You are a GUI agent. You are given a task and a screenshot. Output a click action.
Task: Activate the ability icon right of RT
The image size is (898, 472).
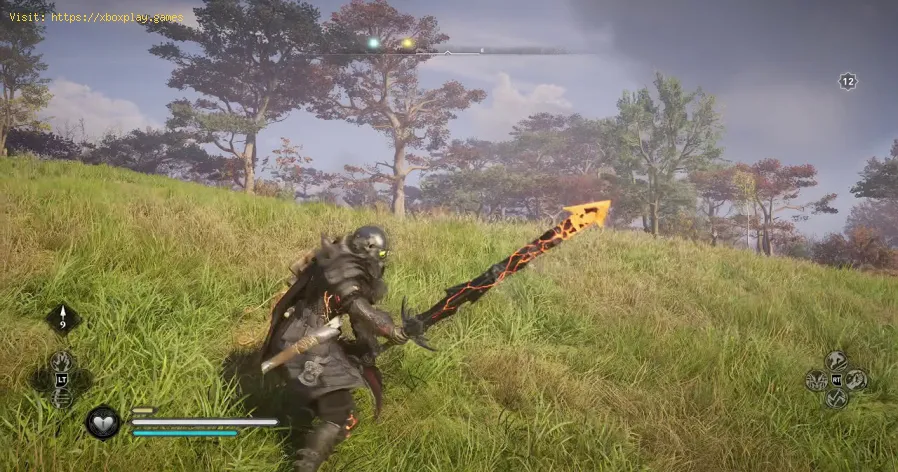tap(856, 380)
